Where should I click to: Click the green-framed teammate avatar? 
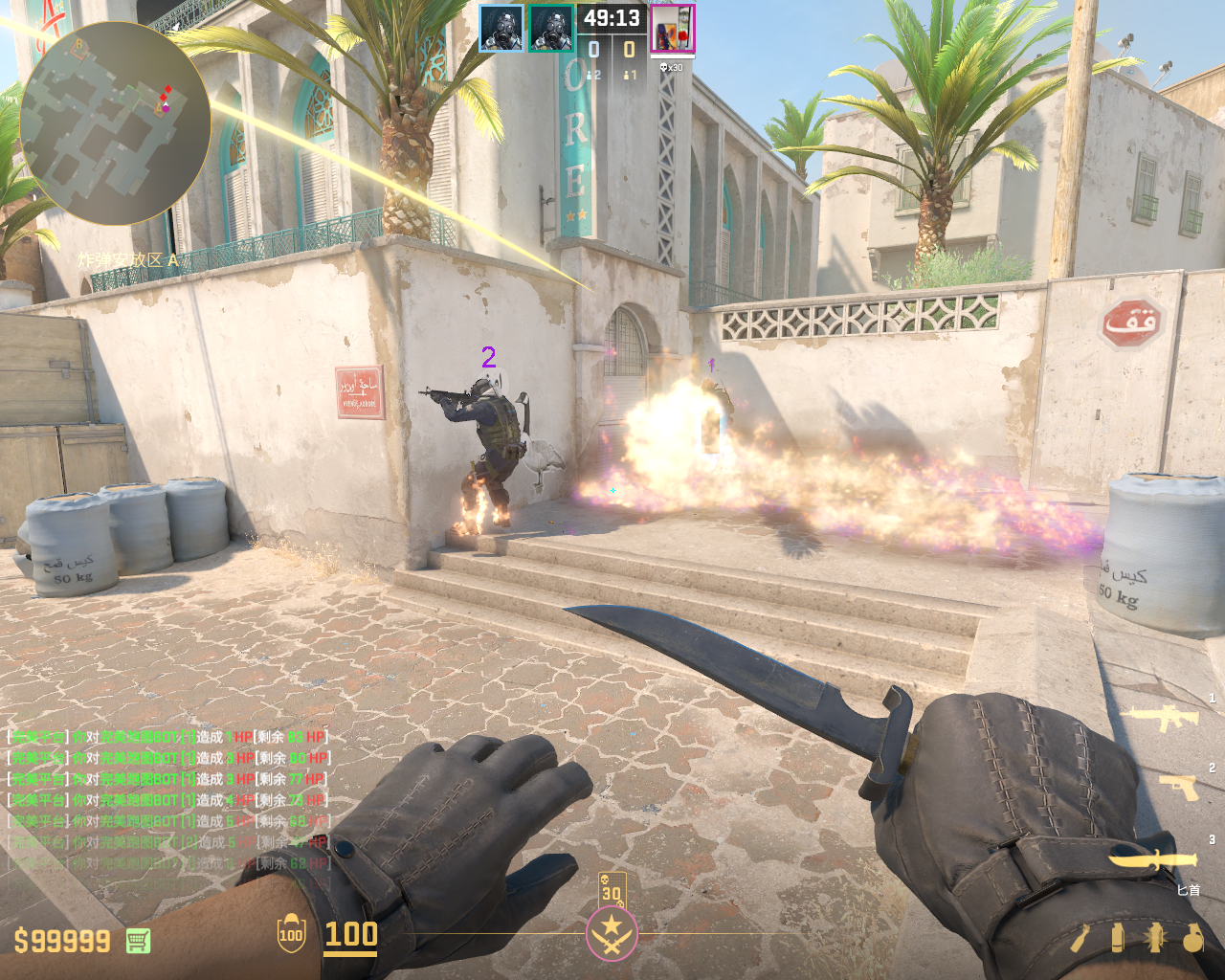(x=551, y=29)
